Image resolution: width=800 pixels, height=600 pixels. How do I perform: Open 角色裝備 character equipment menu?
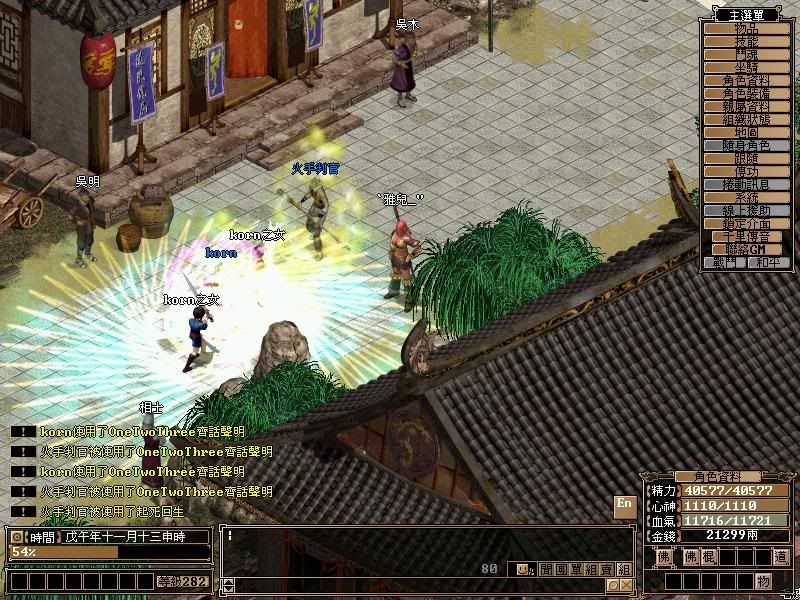[x=747, y=94]
